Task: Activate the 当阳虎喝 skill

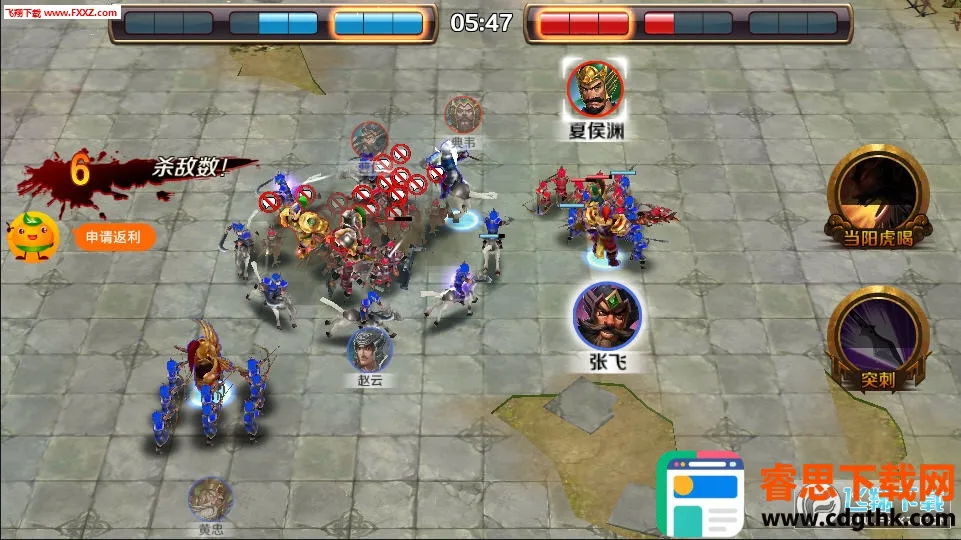Action: 876,192
